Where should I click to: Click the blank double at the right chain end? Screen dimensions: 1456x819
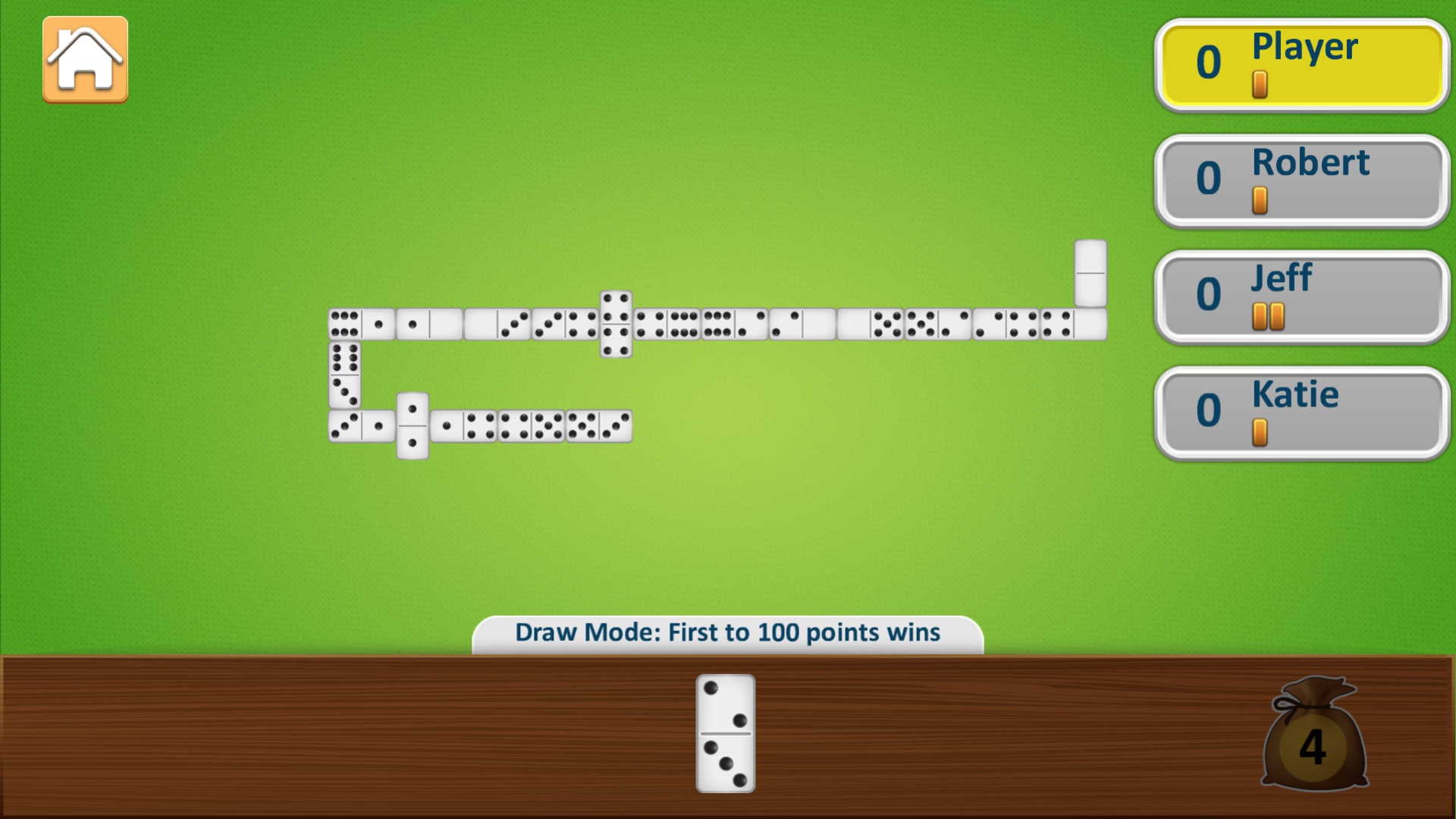[x=1091, y=273]
